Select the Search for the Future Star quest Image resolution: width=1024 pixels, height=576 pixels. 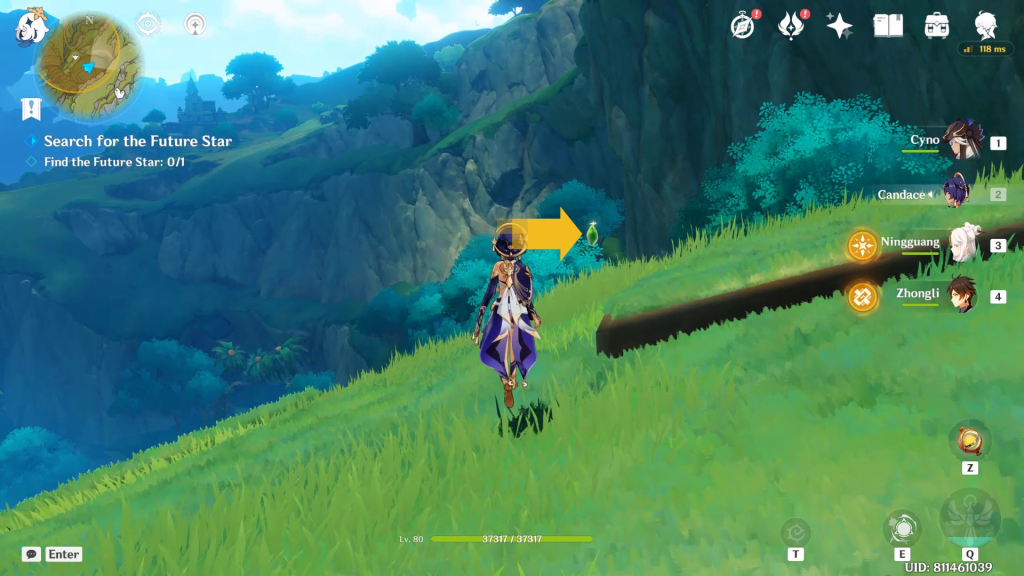pos(138,141)
